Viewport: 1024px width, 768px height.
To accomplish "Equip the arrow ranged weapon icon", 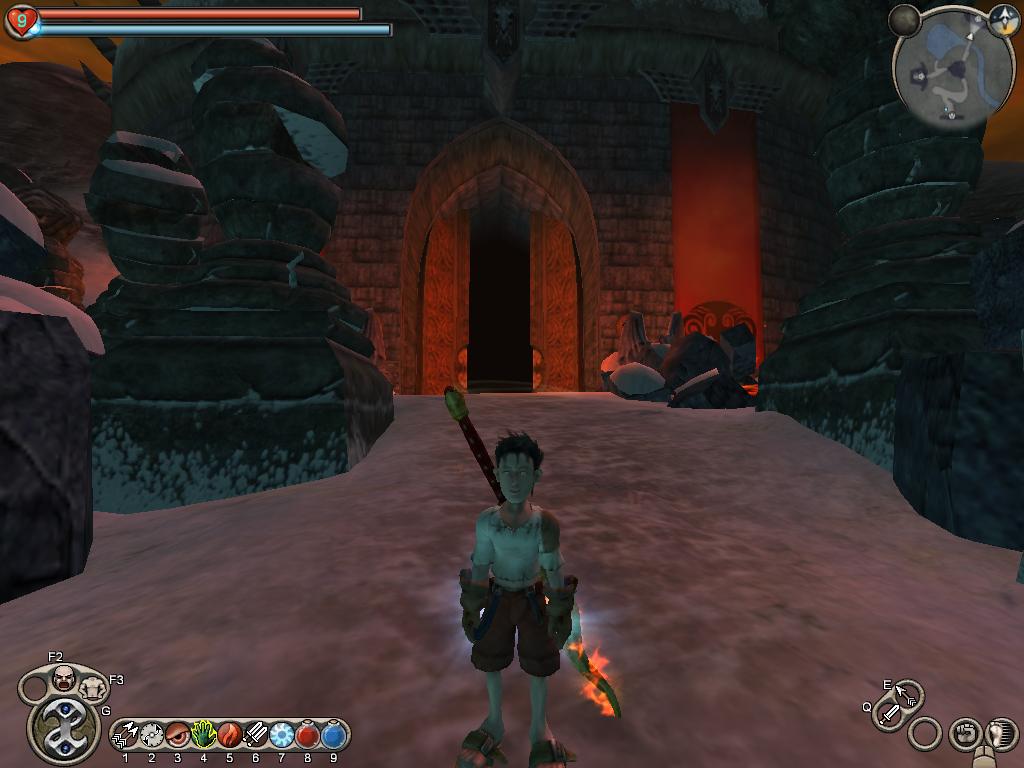I will coord(908,693).
